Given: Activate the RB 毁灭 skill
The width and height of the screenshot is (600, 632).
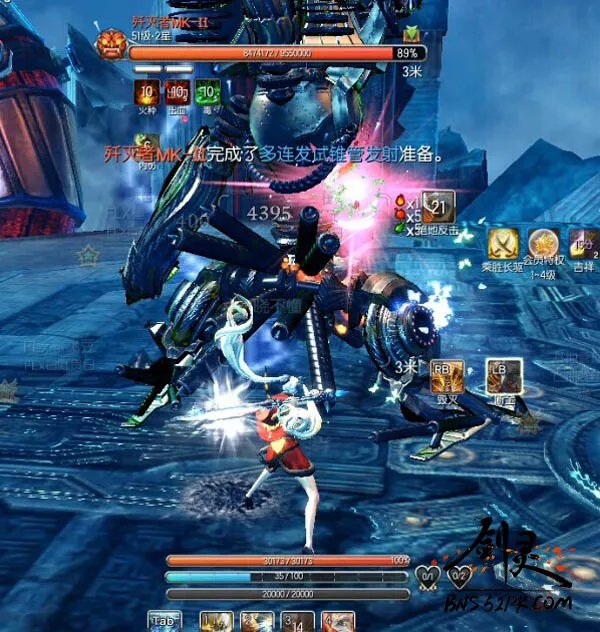Looking at the screenshot, I should [444, 374].
